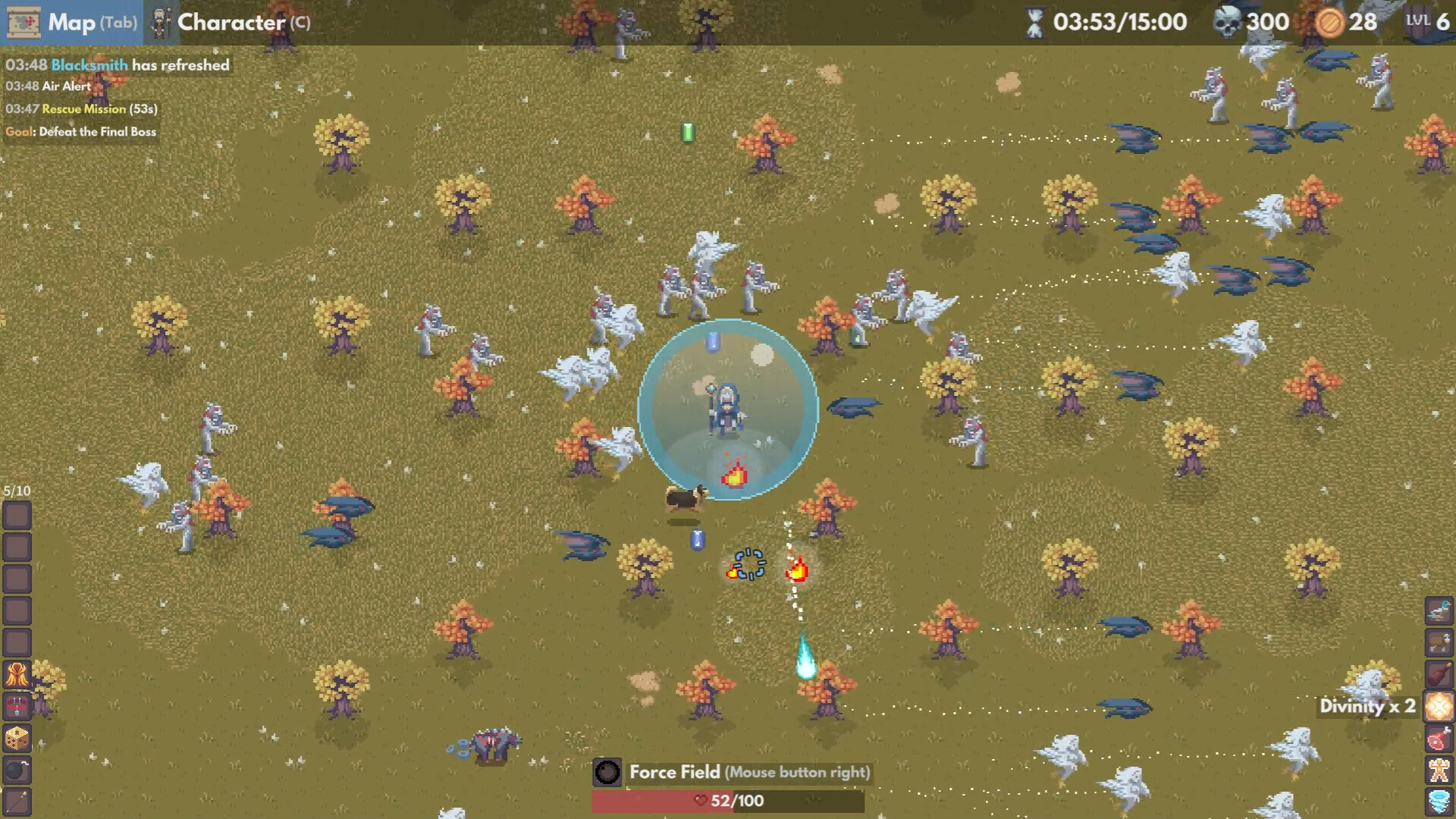Select the dice item slot

pyautogui.click(x=17, y=738)
